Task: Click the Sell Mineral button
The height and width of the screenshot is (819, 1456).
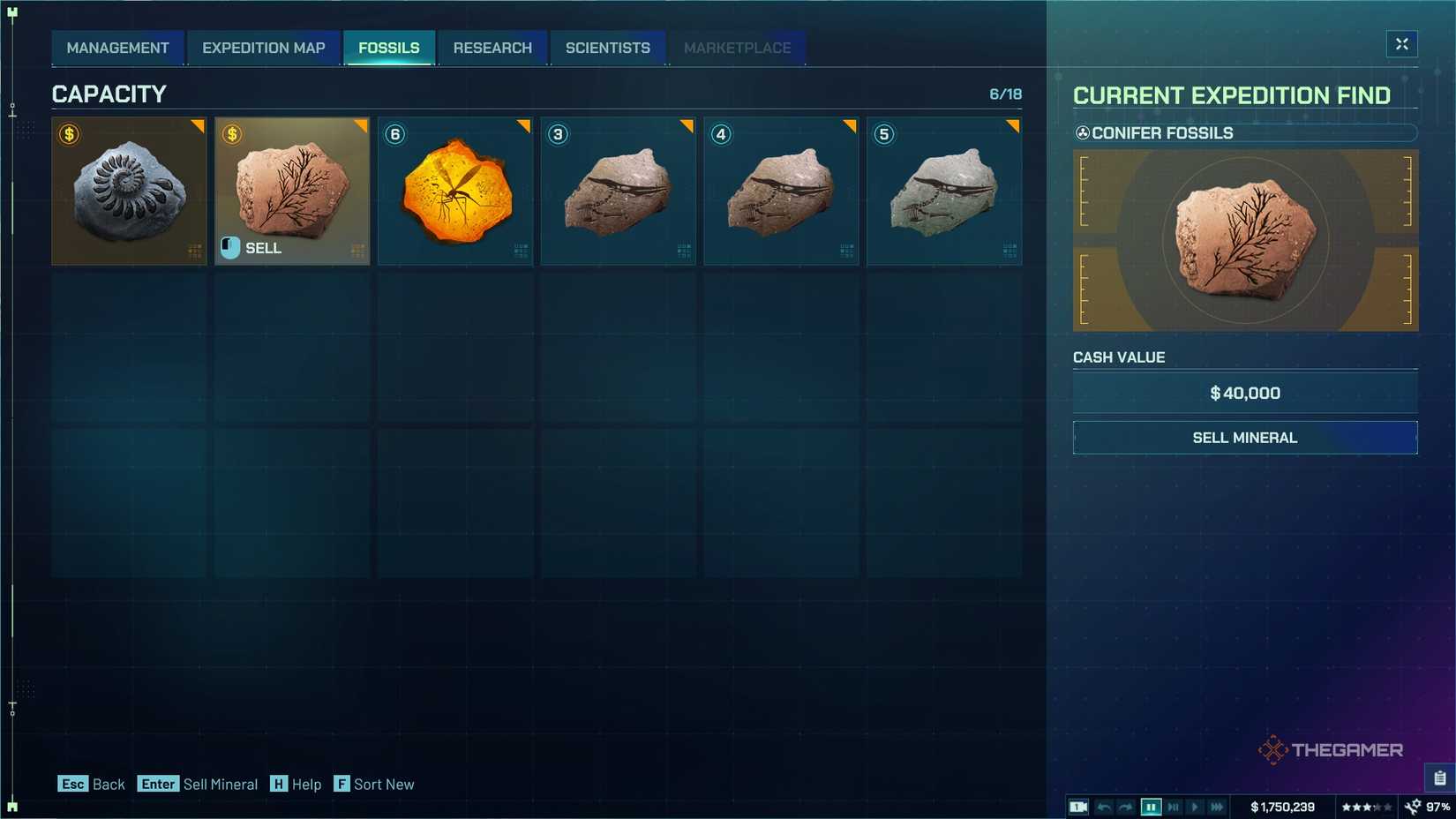Action: coord(1244,438)
